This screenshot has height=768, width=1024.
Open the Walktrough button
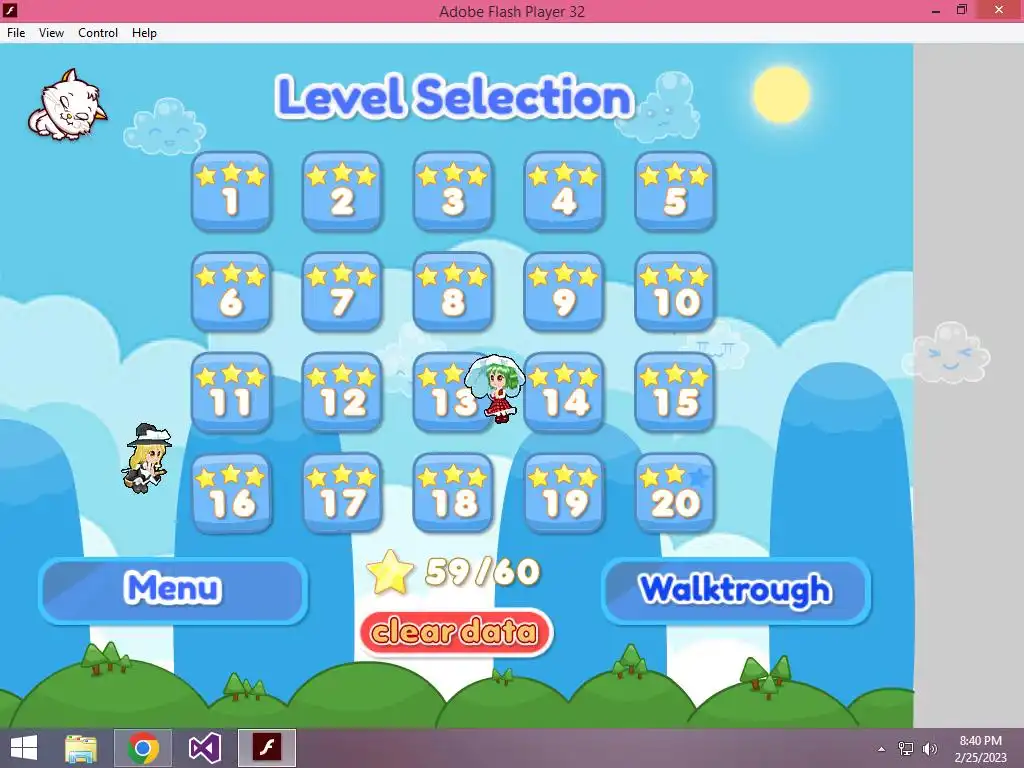click(x=735, y=590)
